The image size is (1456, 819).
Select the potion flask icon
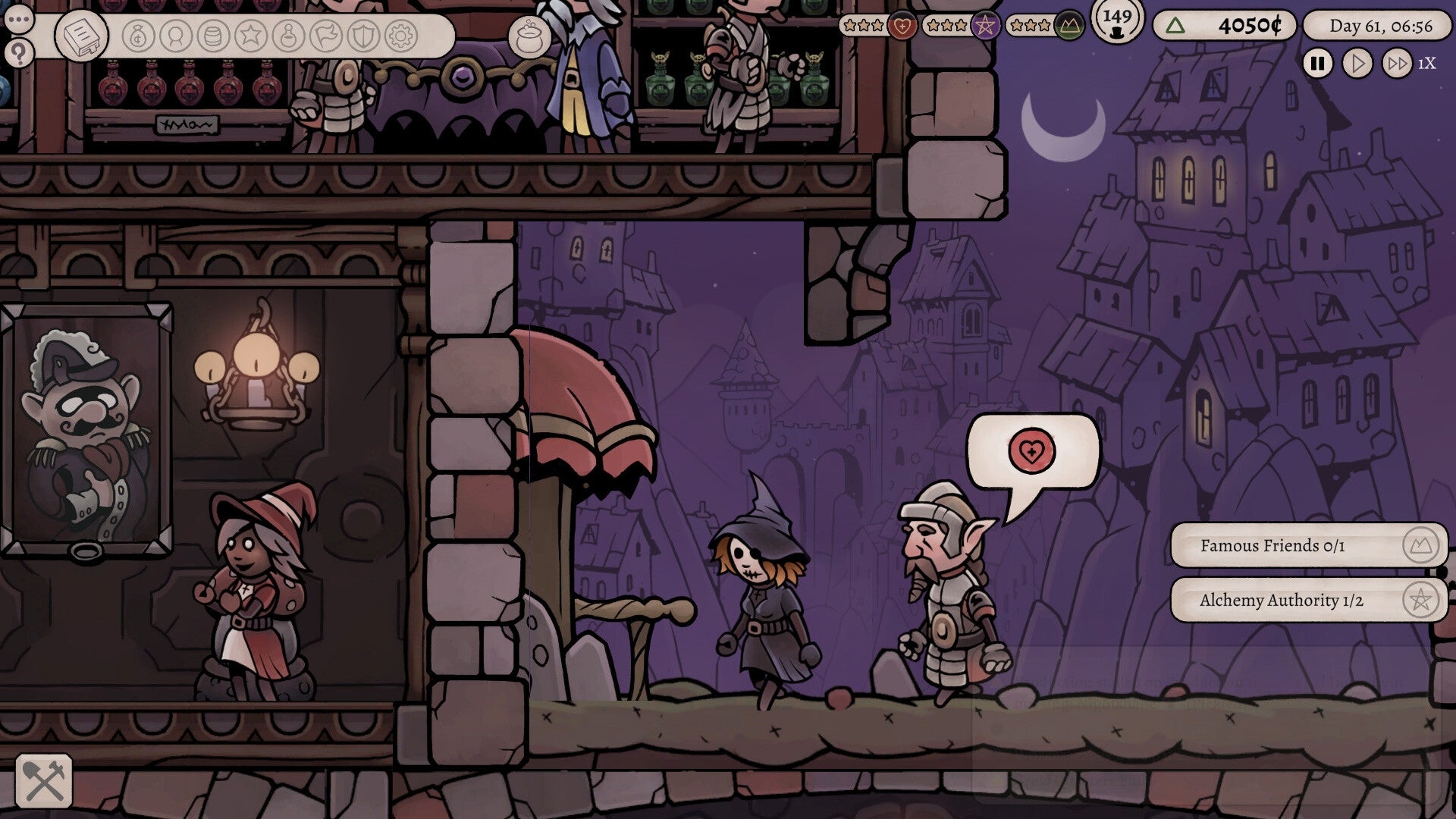(288, 33)
